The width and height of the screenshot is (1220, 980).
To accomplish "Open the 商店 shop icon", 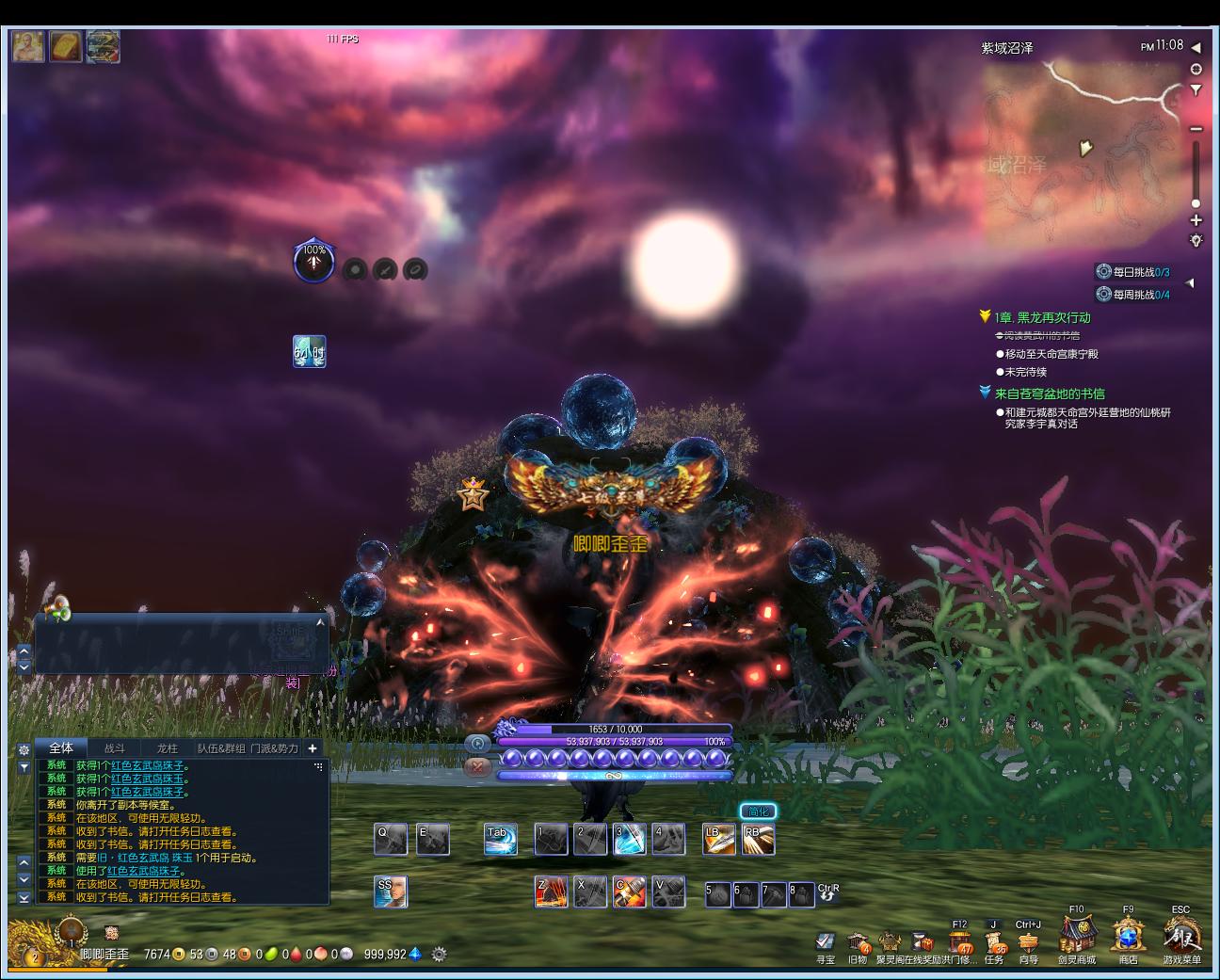I will [x=1128, y=937].
